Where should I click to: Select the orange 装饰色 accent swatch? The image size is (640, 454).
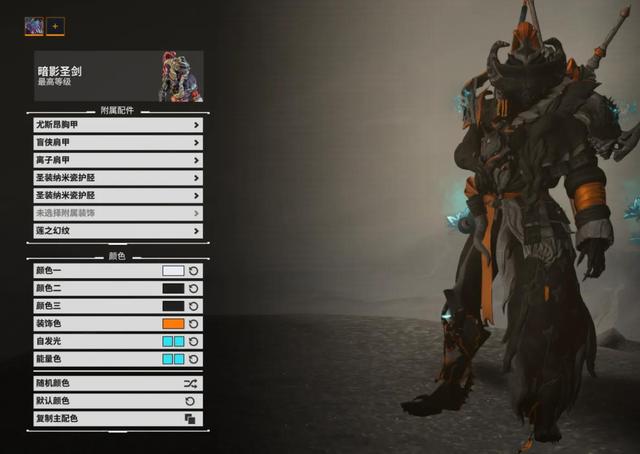[x=173, y=323]
